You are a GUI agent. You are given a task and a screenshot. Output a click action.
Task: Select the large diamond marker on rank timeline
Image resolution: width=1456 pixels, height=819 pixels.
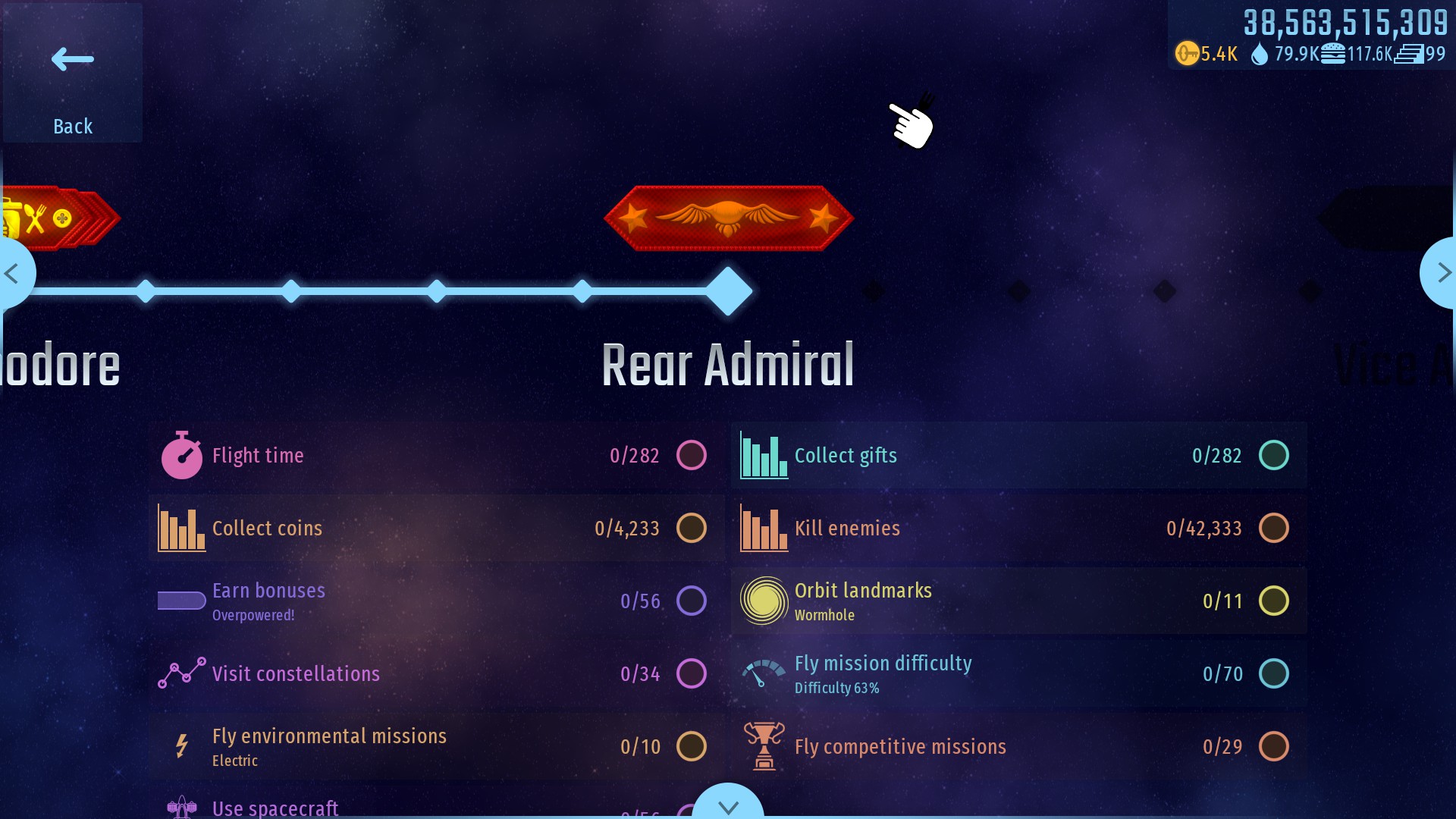click(728, 291)
